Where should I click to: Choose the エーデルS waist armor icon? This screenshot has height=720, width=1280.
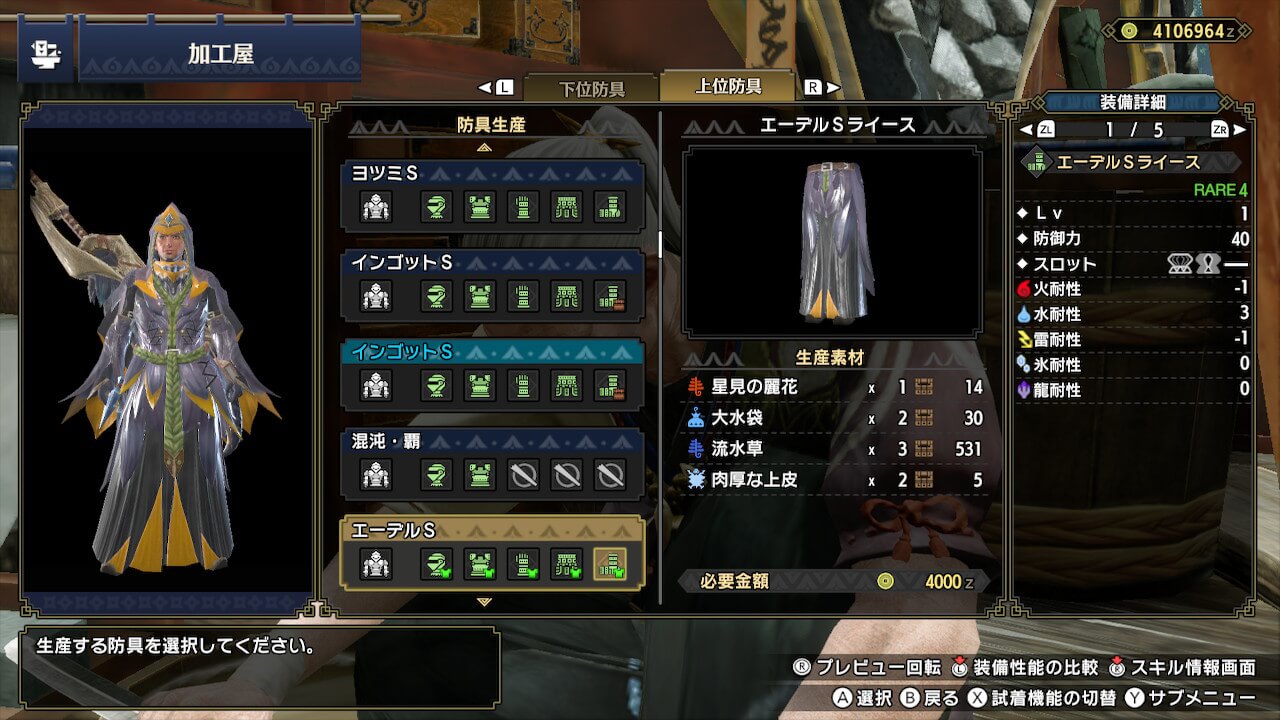[x=567, y=565]
